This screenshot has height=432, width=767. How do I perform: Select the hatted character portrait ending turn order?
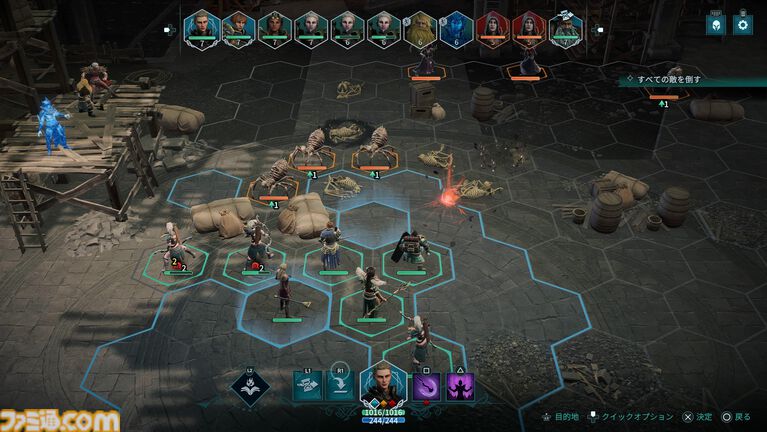point(565,27)
